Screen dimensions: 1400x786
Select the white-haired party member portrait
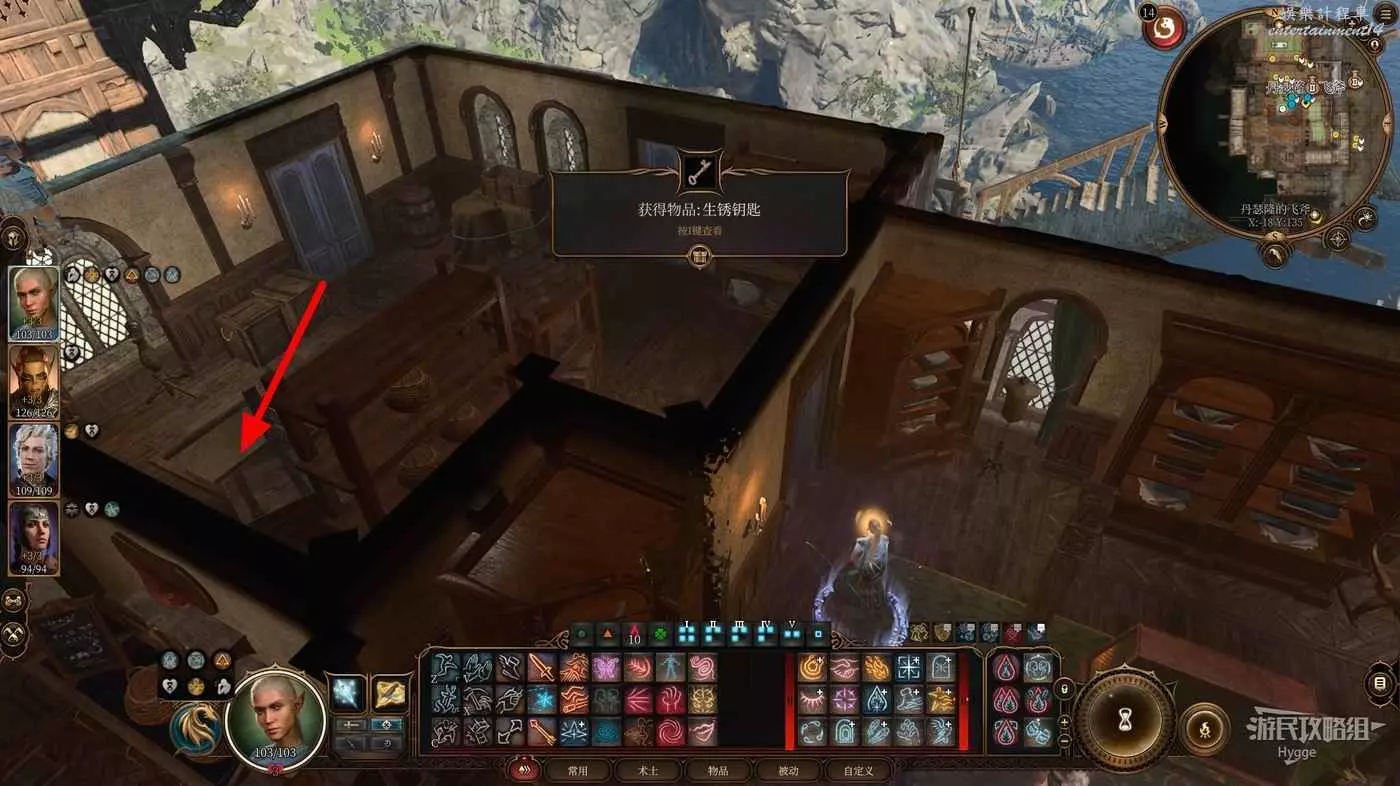click(x=34, y=460)
